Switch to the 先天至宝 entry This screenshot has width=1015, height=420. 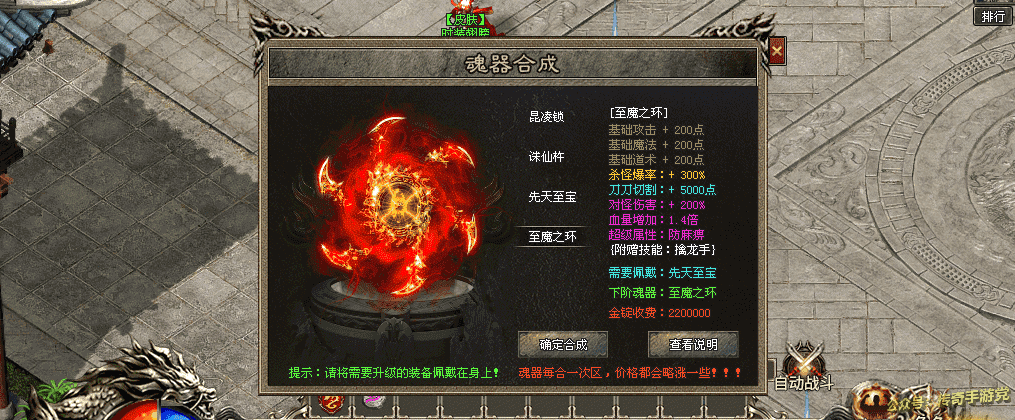tap(552, 197)
